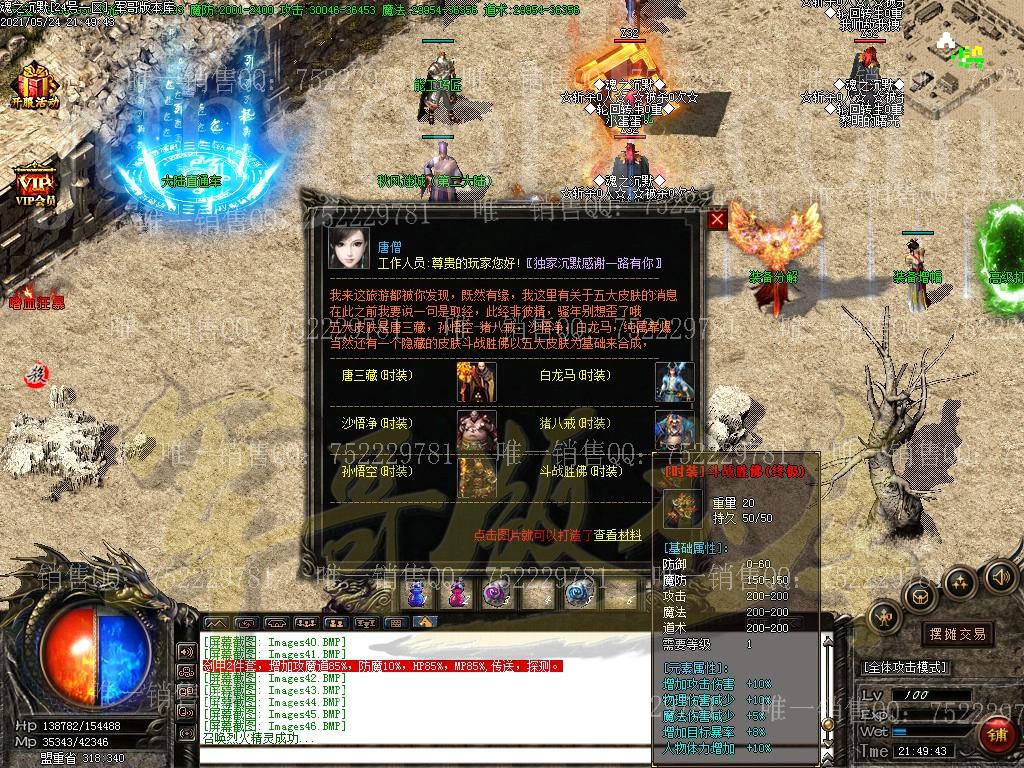Open the character figure round button
Viewport: 1024px width, 768px height.
884,618
